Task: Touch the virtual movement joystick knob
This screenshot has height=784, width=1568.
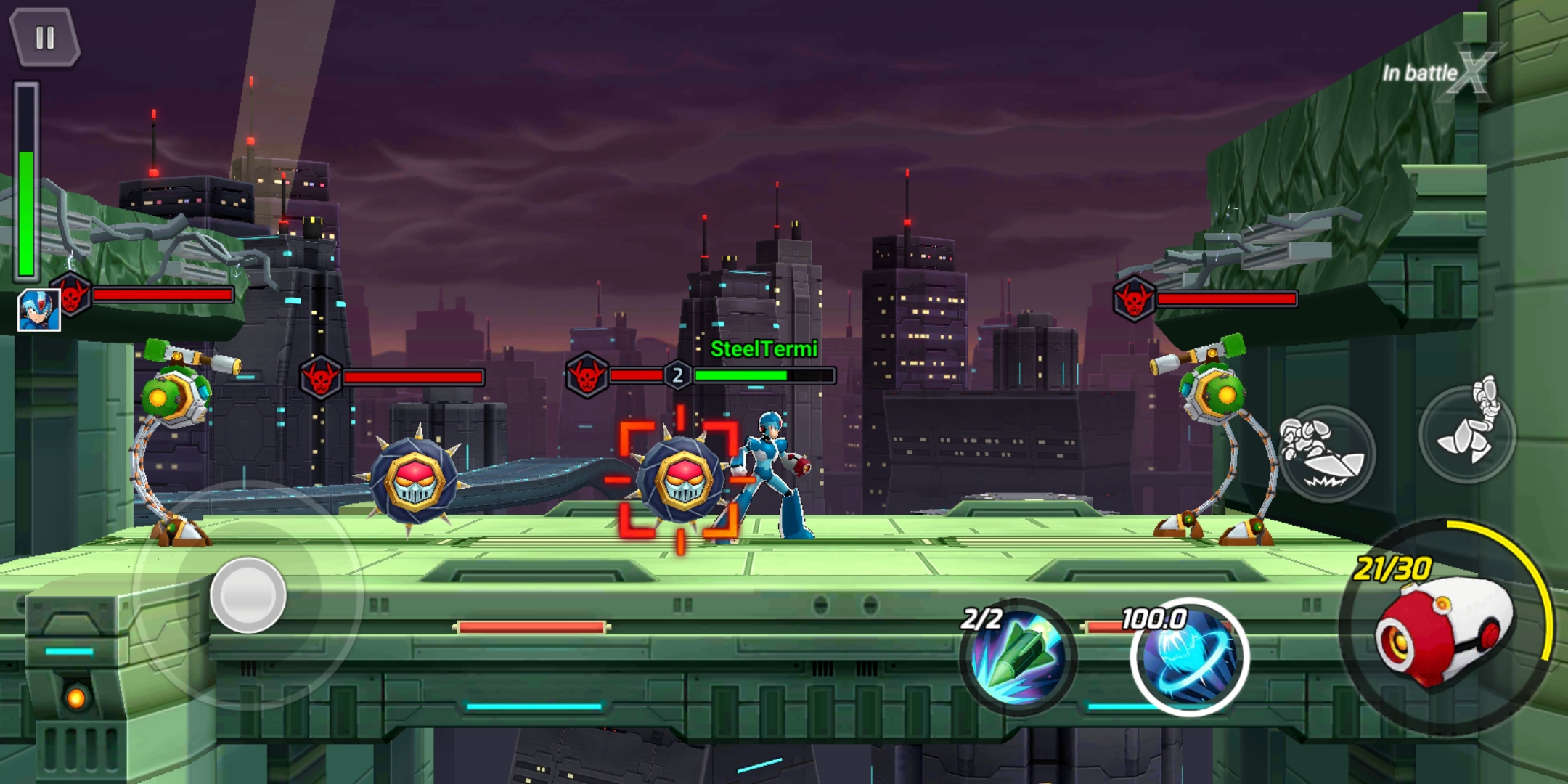Action: 248,595
